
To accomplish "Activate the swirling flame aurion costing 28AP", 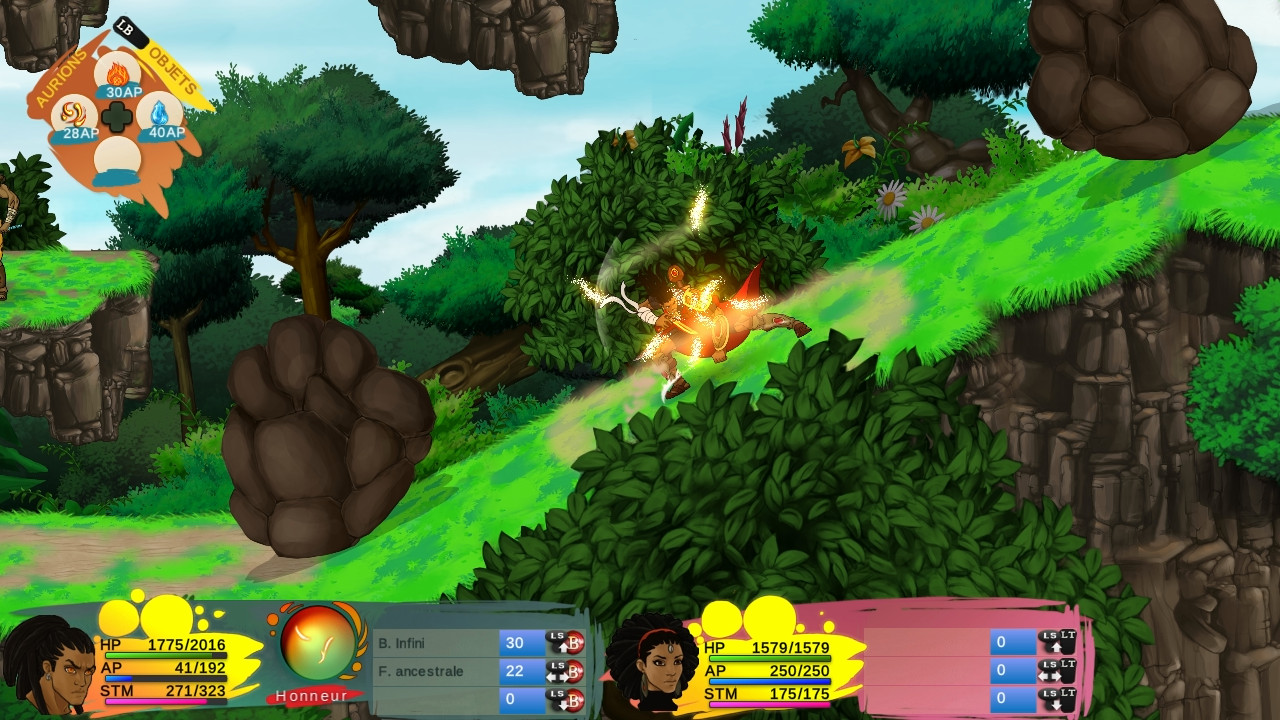I will click(73, 119).
